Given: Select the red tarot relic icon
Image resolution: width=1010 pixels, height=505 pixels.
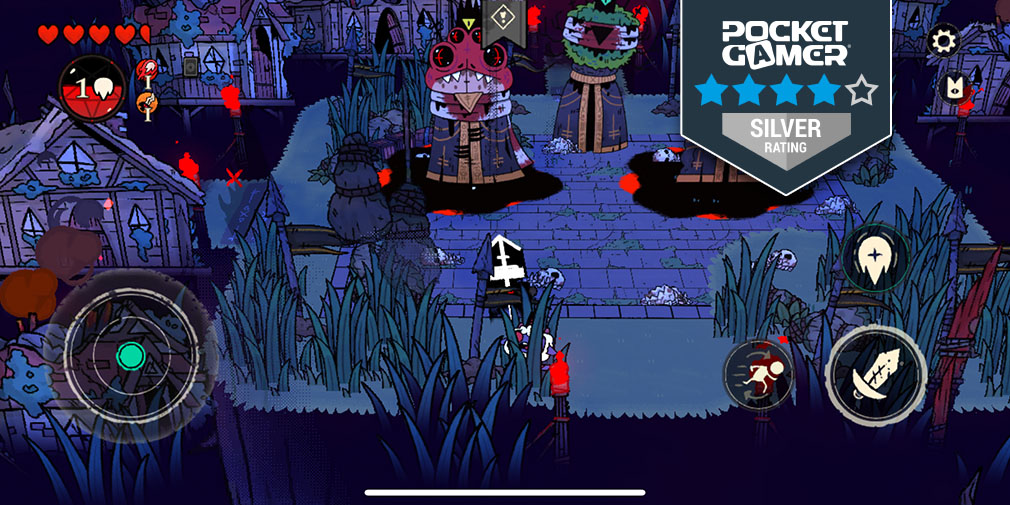Looking at the screenshot, I should (147, 70).
